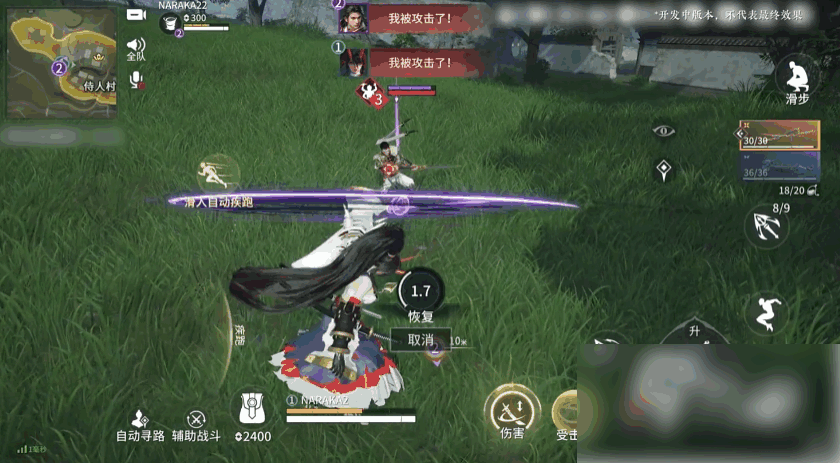Toggle the 全队 team voice speaker

136,47
